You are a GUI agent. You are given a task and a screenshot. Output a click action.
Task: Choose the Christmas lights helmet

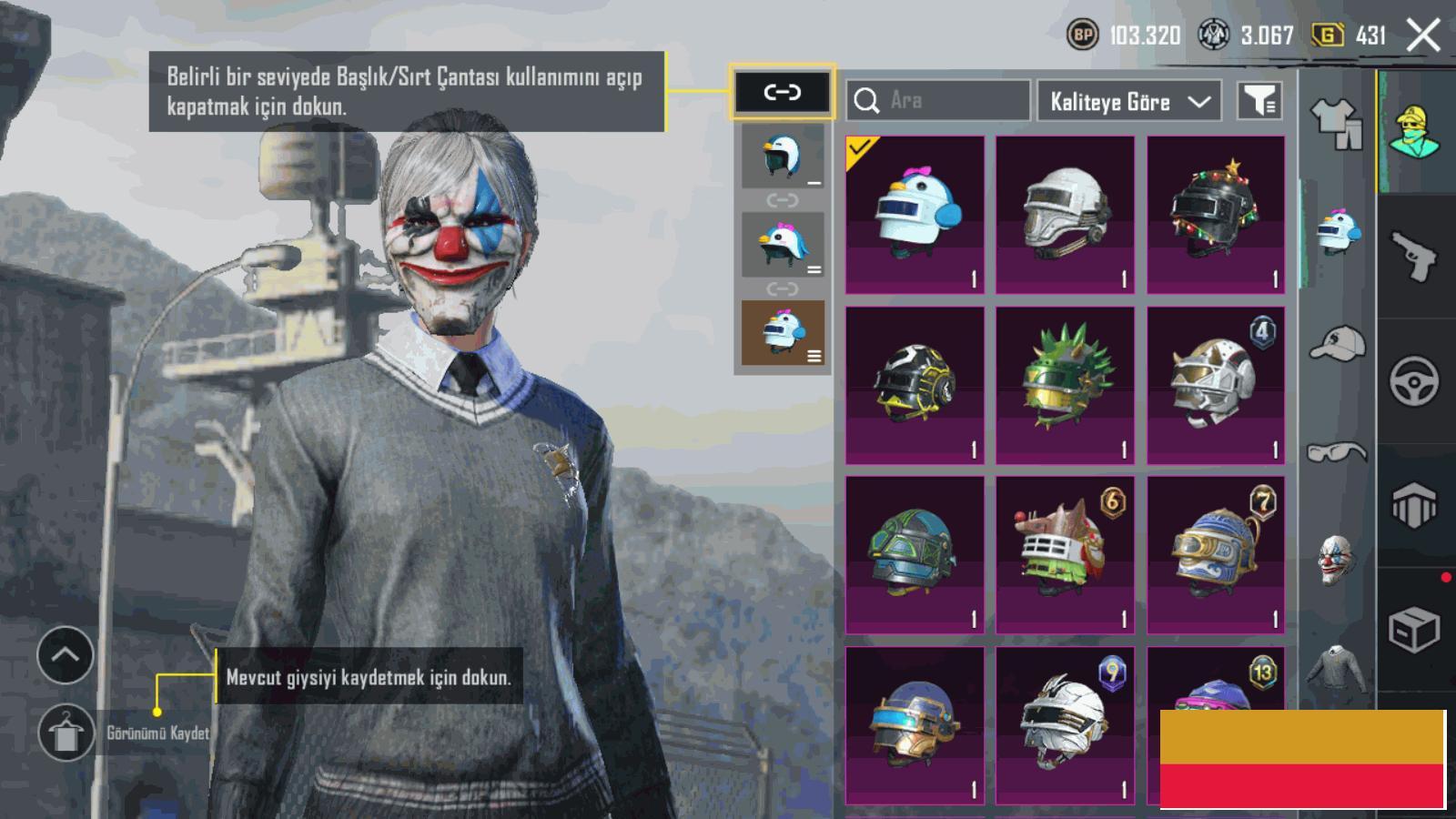tap(1216, 215)
